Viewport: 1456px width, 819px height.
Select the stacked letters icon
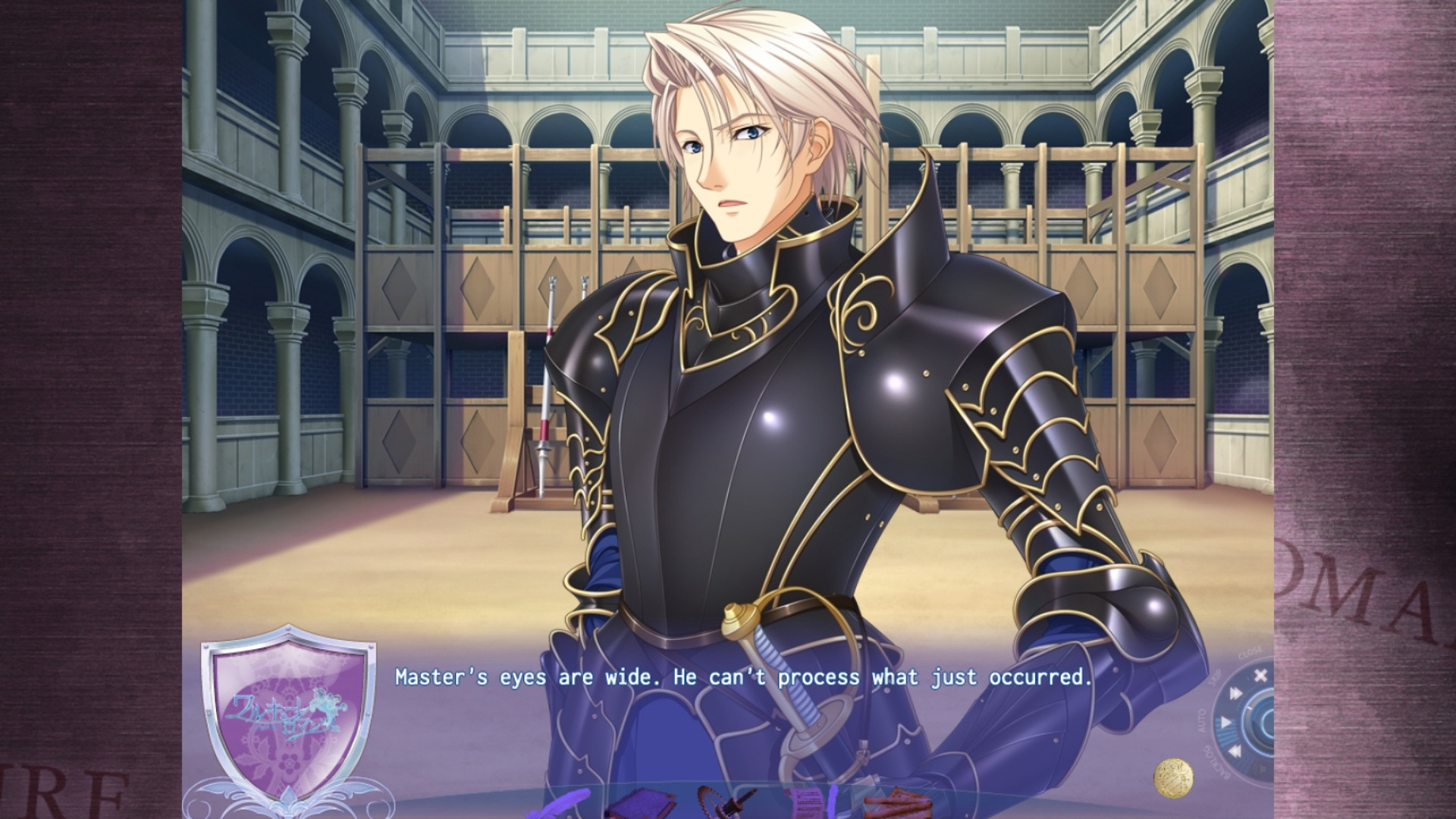(899, 804)
